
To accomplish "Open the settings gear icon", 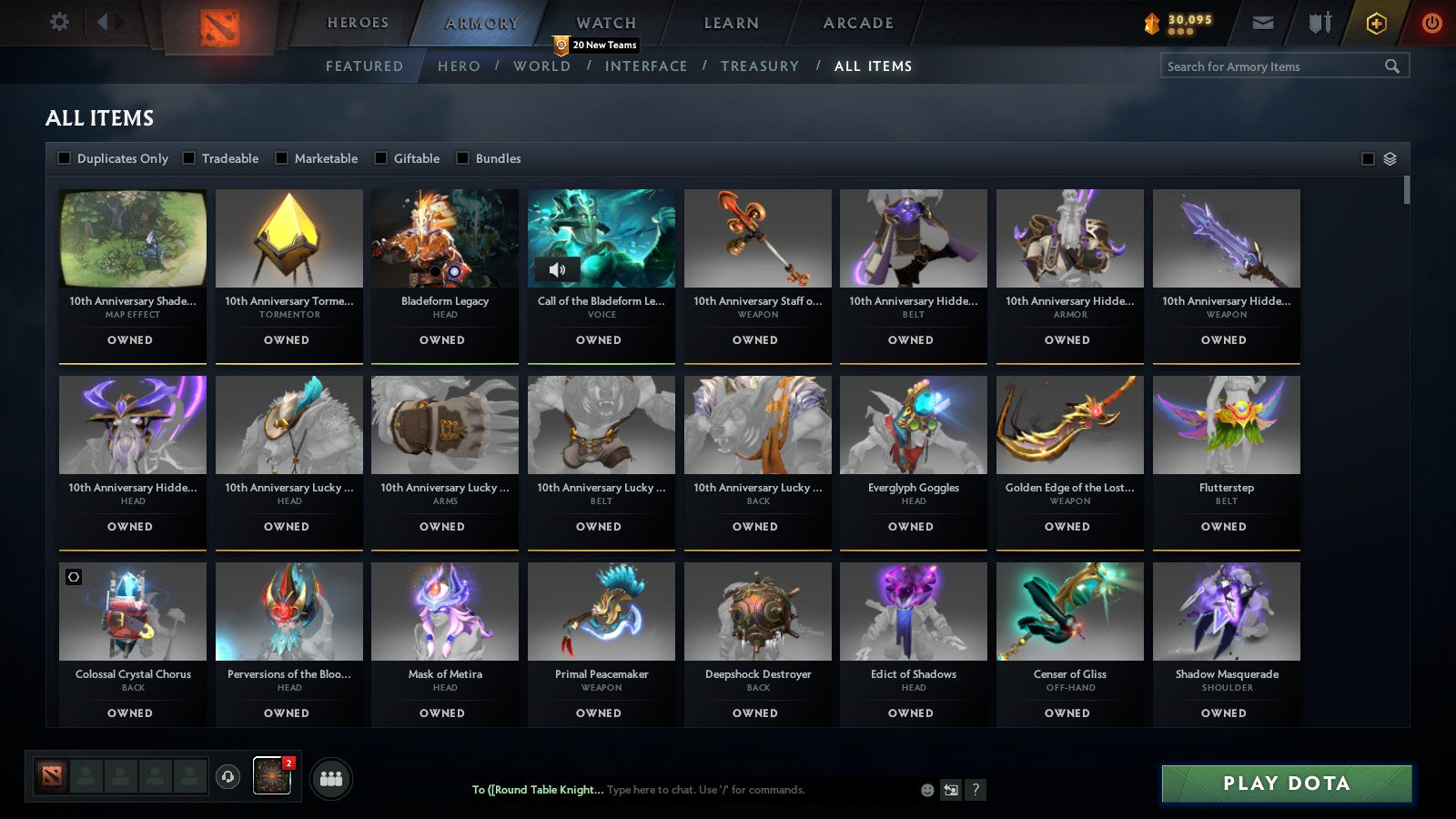I will 60,22.
